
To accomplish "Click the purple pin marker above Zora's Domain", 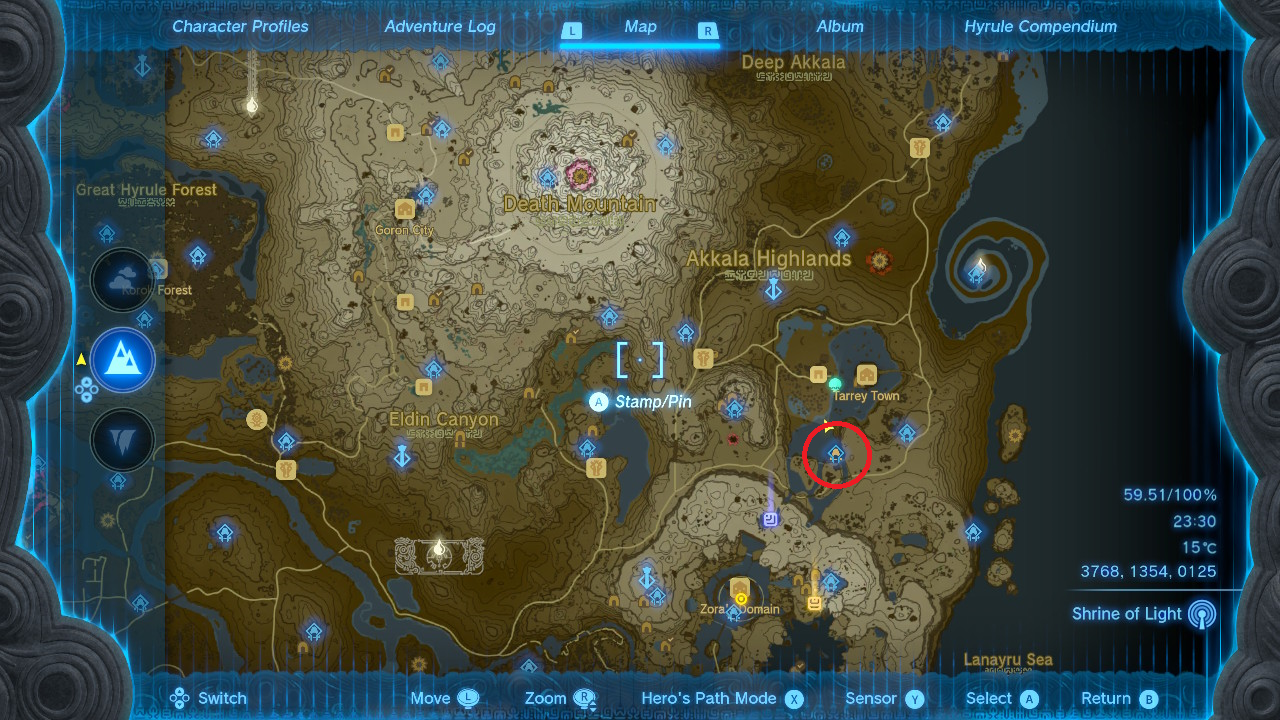I will click(x=770, y=518).
